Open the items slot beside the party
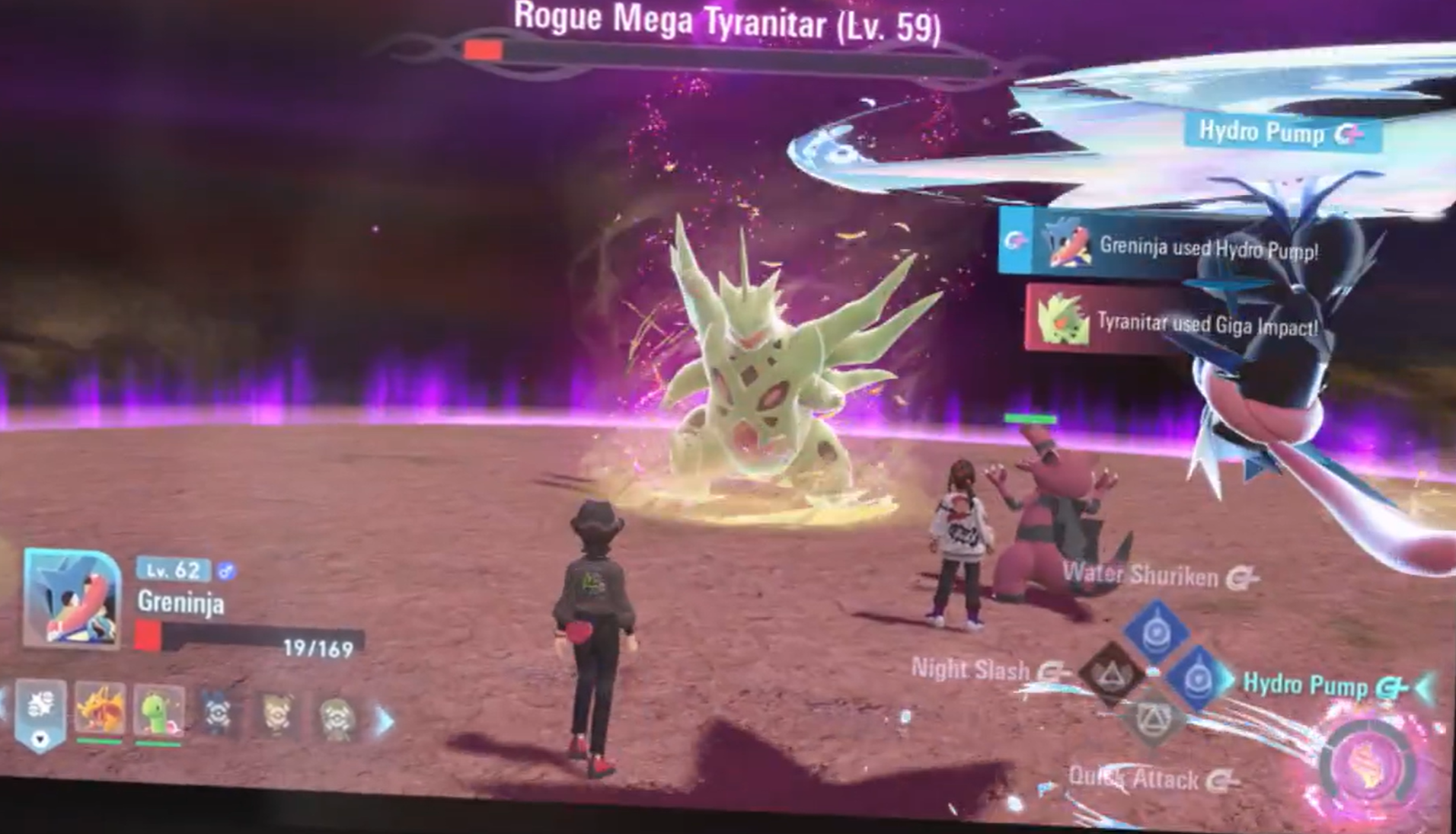Image resolution: width=1456 pixels, height=834 pixels. (x=40, y=712)
